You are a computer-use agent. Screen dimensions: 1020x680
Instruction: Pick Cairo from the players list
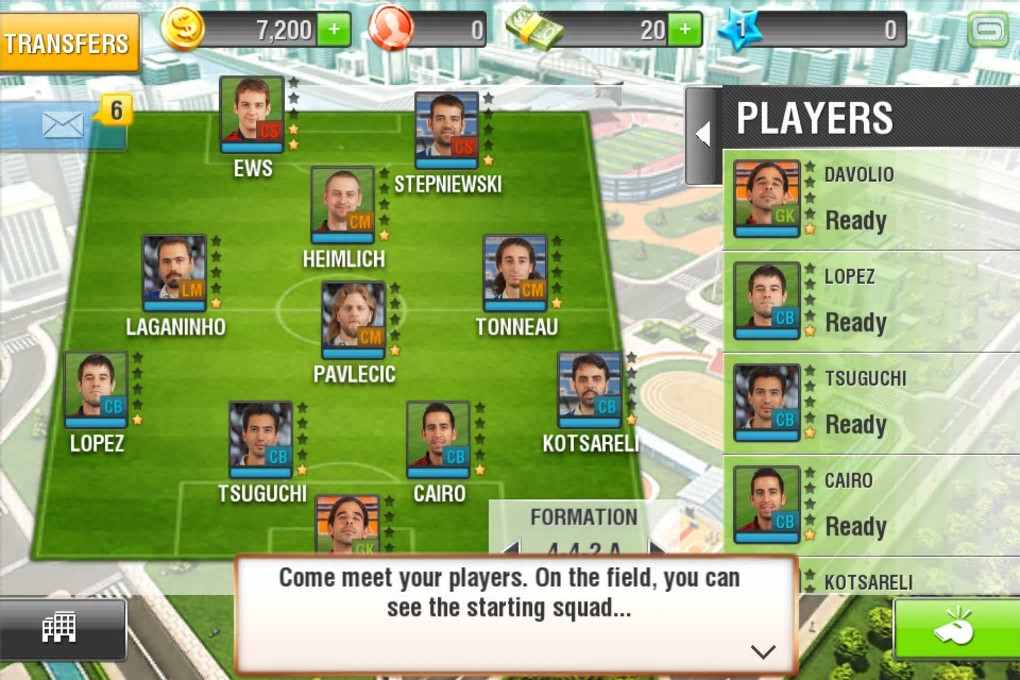point(870,504)
